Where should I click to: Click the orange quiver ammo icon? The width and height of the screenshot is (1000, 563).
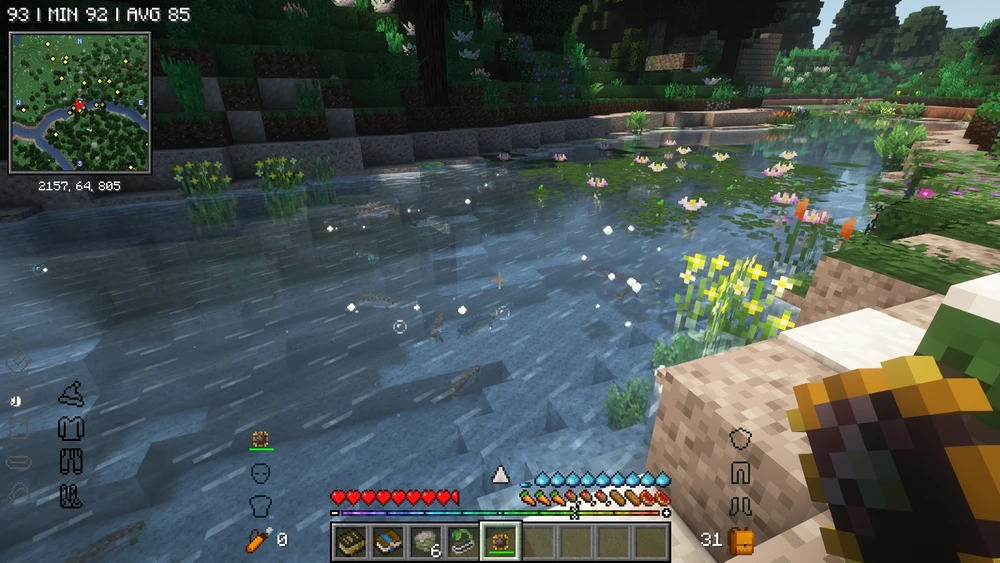256,540
